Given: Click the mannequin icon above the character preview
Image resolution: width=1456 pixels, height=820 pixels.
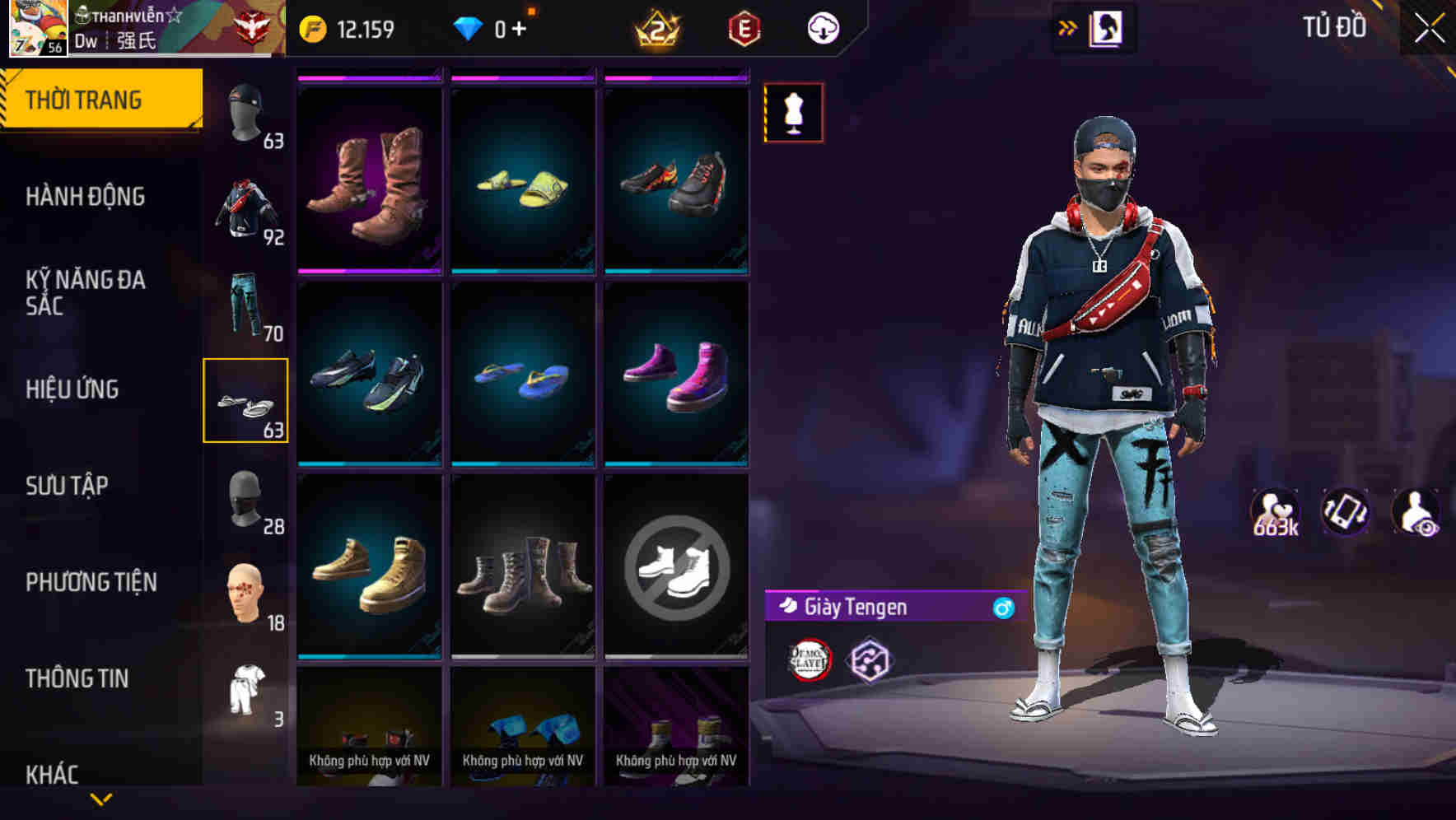Looking at the screenshot, I should coord(793,113).
